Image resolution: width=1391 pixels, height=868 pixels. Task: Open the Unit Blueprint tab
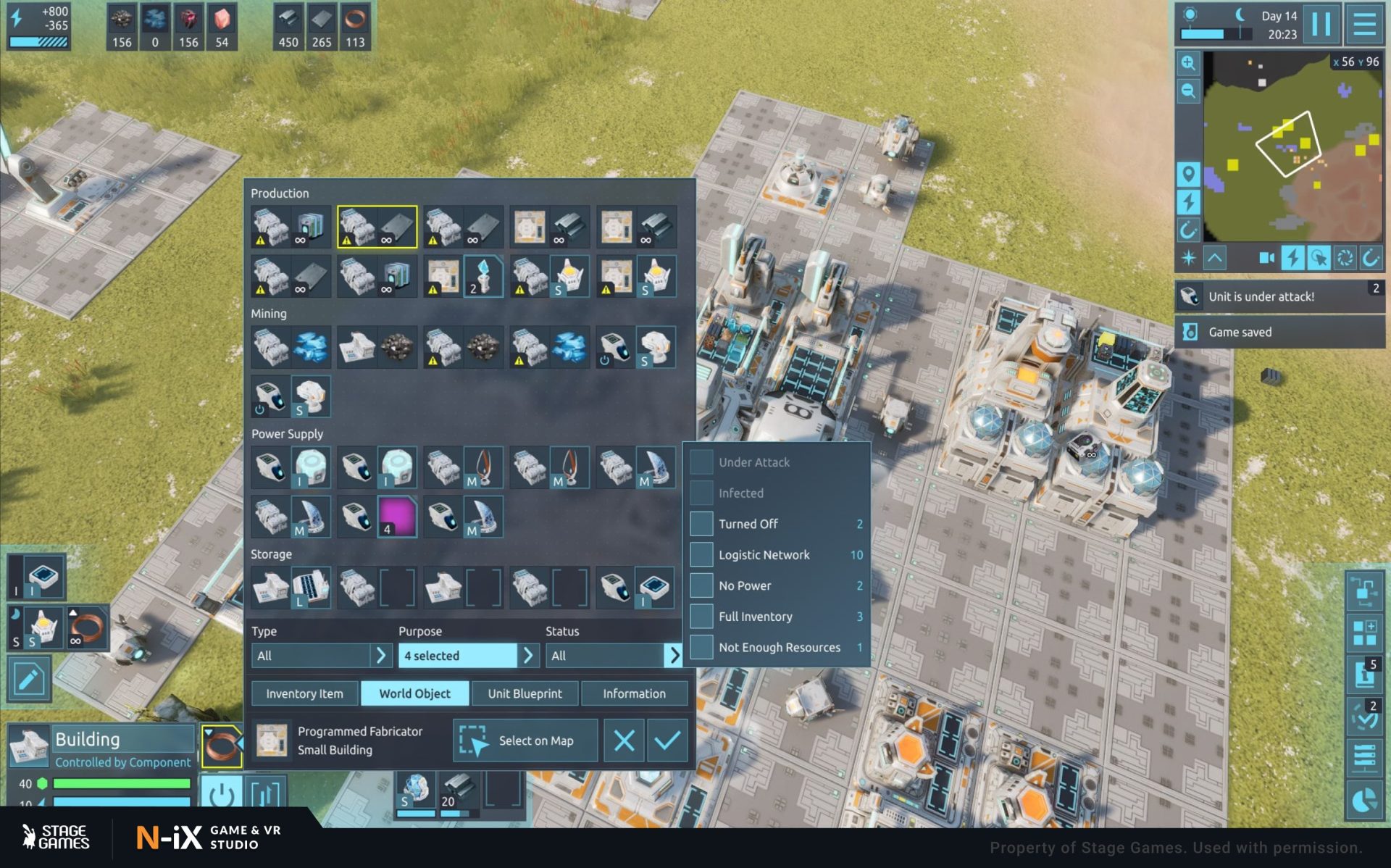(x=525, y=693)
